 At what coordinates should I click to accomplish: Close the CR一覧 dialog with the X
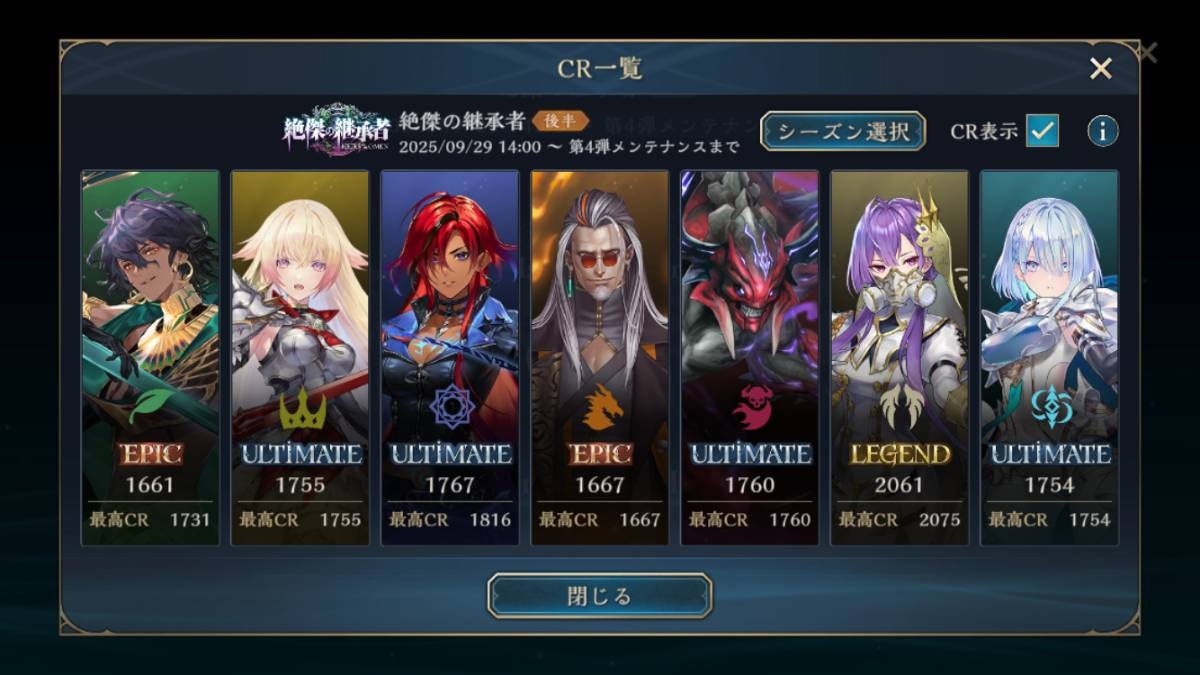pos(1100,68)
